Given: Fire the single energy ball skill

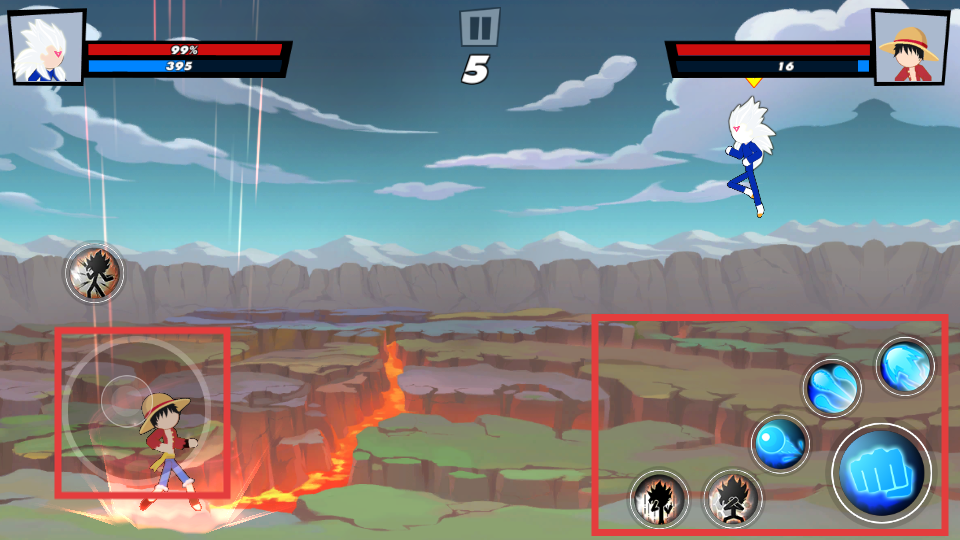Looking at the screenshot, I should coord(780,443).
